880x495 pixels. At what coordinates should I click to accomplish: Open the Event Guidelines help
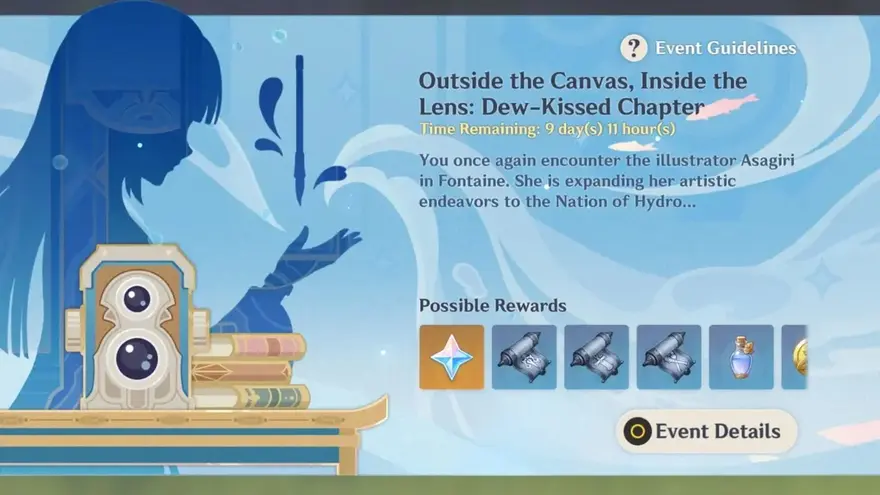pos(709,48)
